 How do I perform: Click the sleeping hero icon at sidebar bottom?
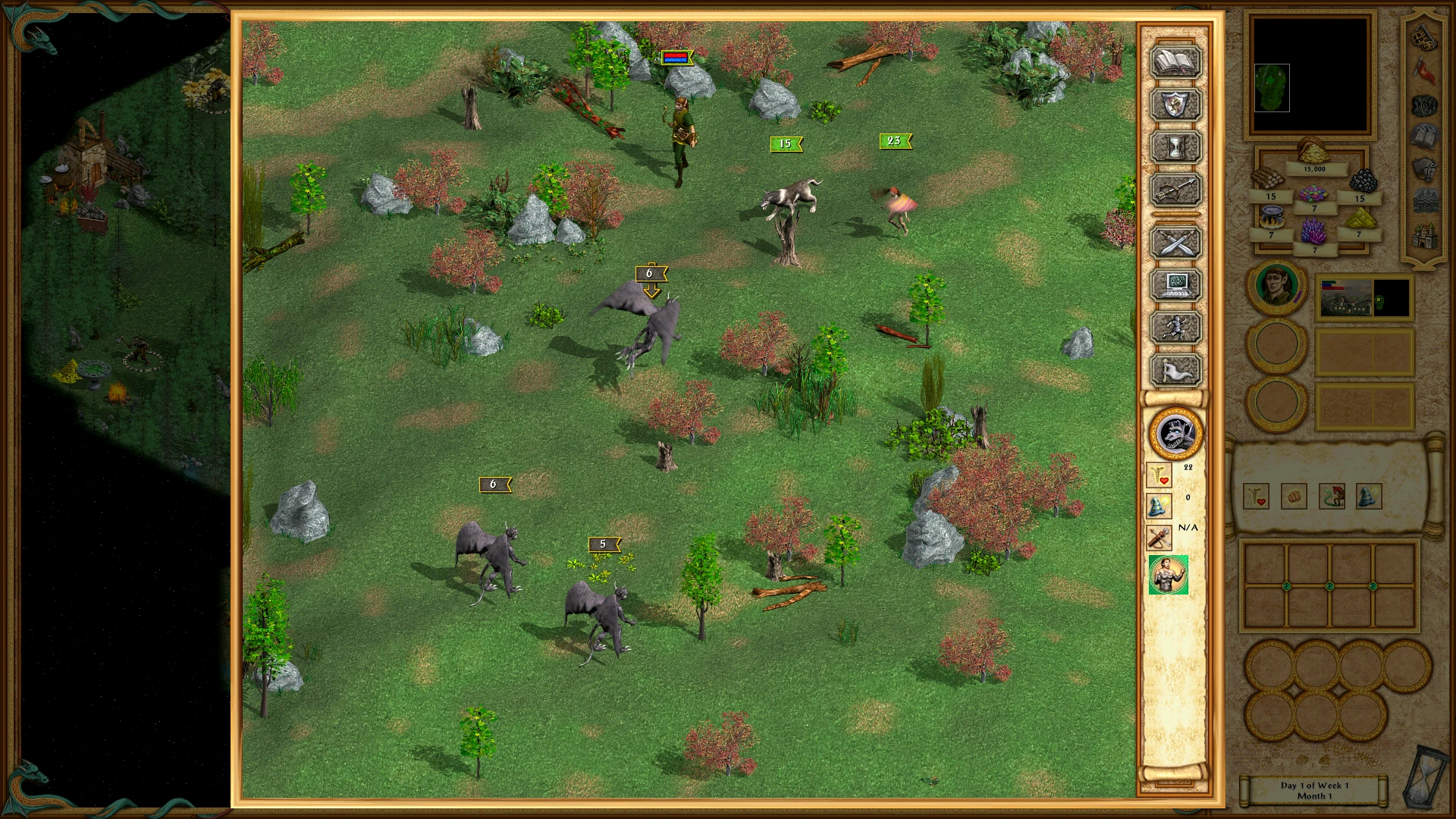[1176, 370]
